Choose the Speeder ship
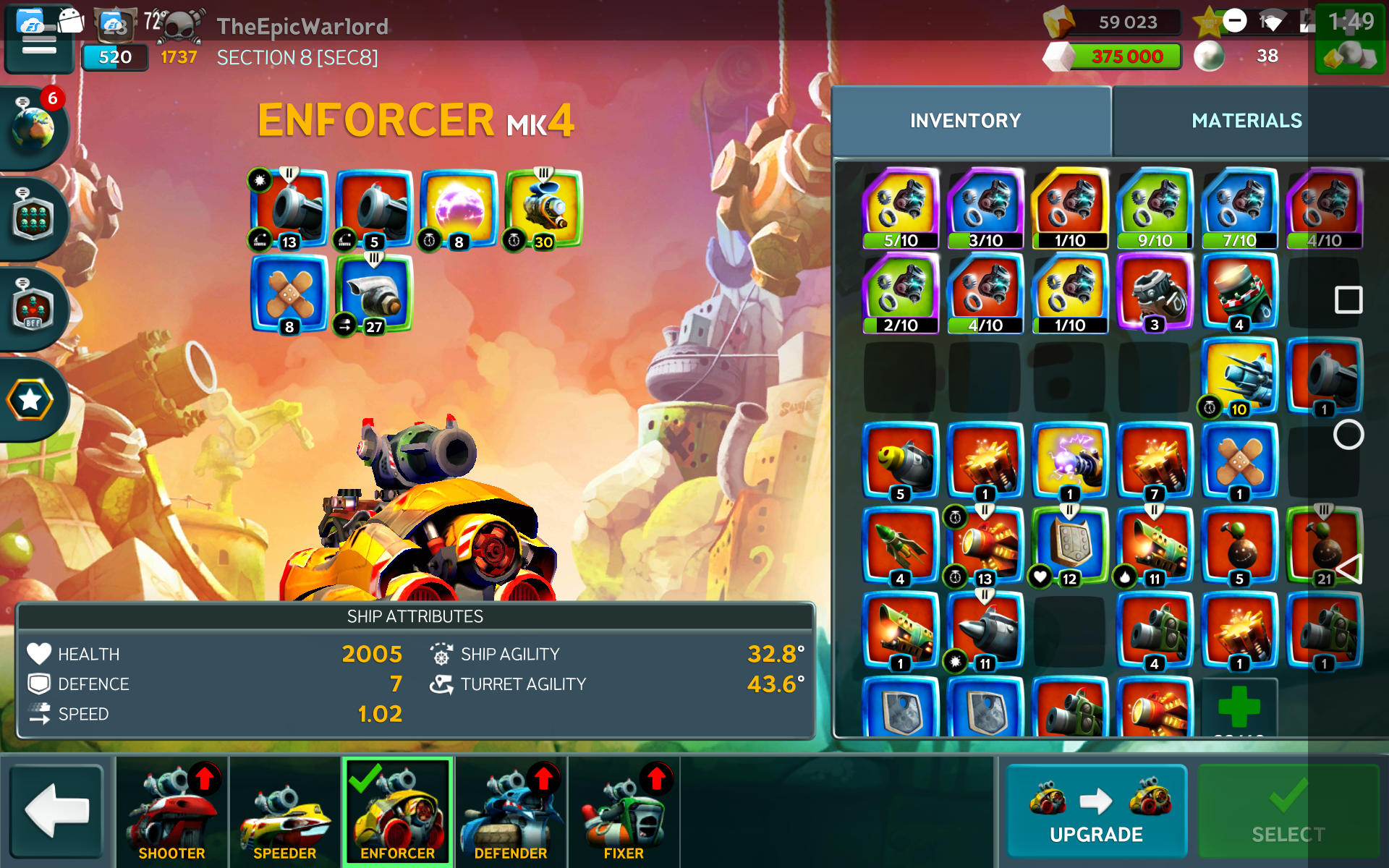Image resolution: width=1389 pixels, height=868 pixels. point(284,811)
